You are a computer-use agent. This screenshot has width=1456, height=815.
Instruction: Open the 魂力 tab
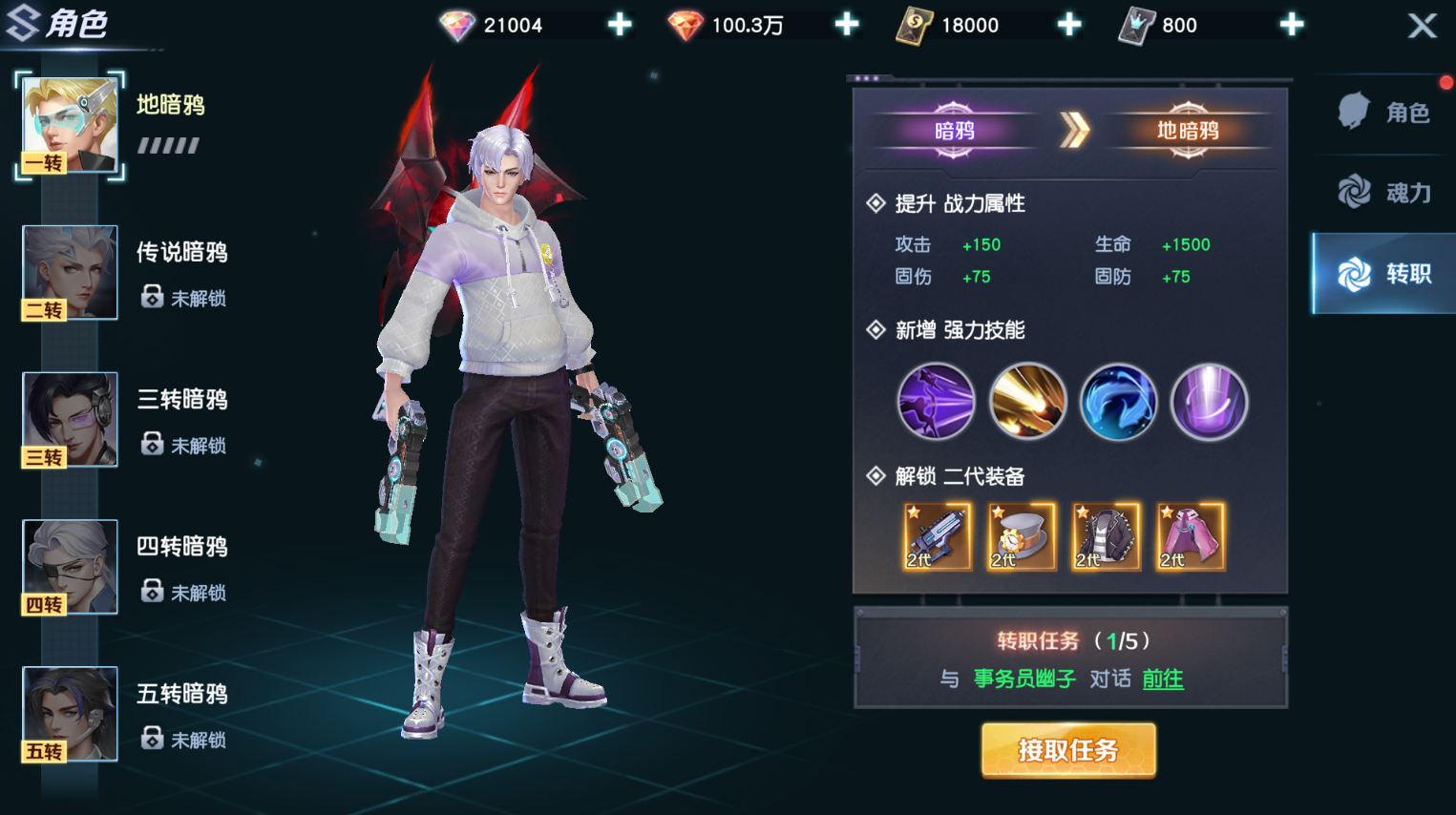(x=1386, y=193)
